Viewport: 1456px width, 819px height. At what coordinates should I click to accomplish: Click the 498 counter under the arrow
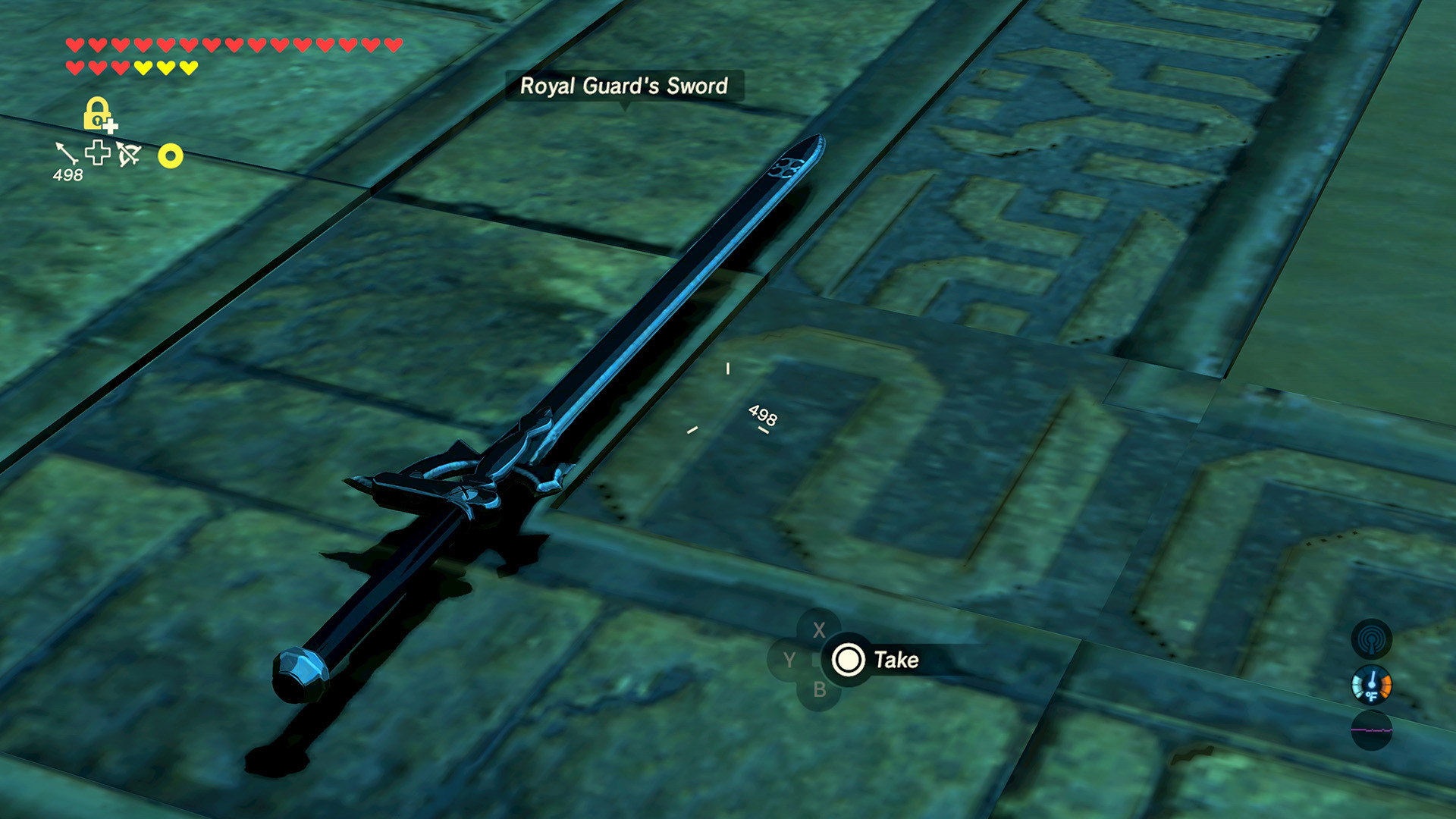point(67,174)
